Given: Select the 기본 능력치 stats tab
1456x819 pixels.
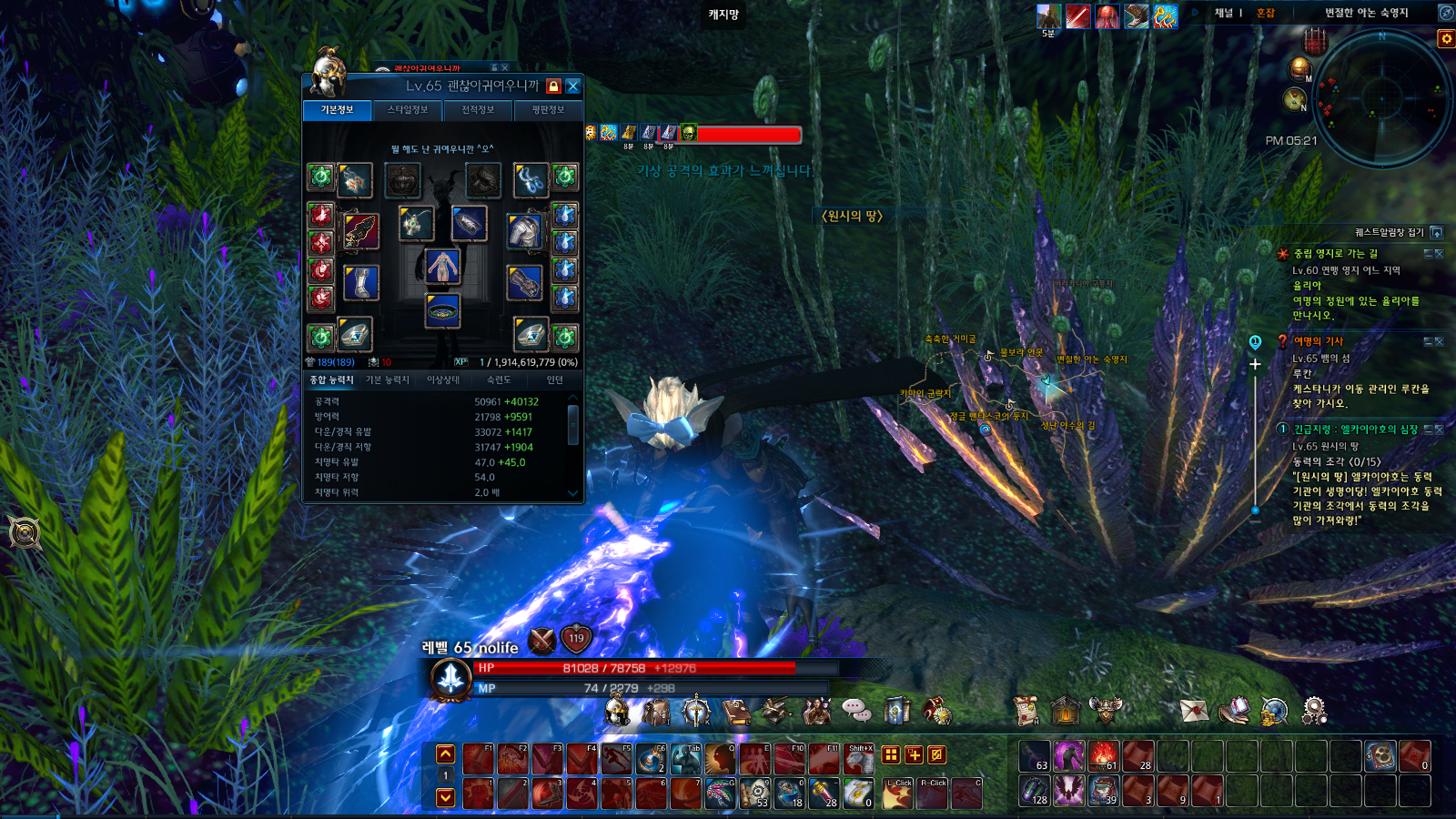Looking at the screenshot, I should pos(388,380).
